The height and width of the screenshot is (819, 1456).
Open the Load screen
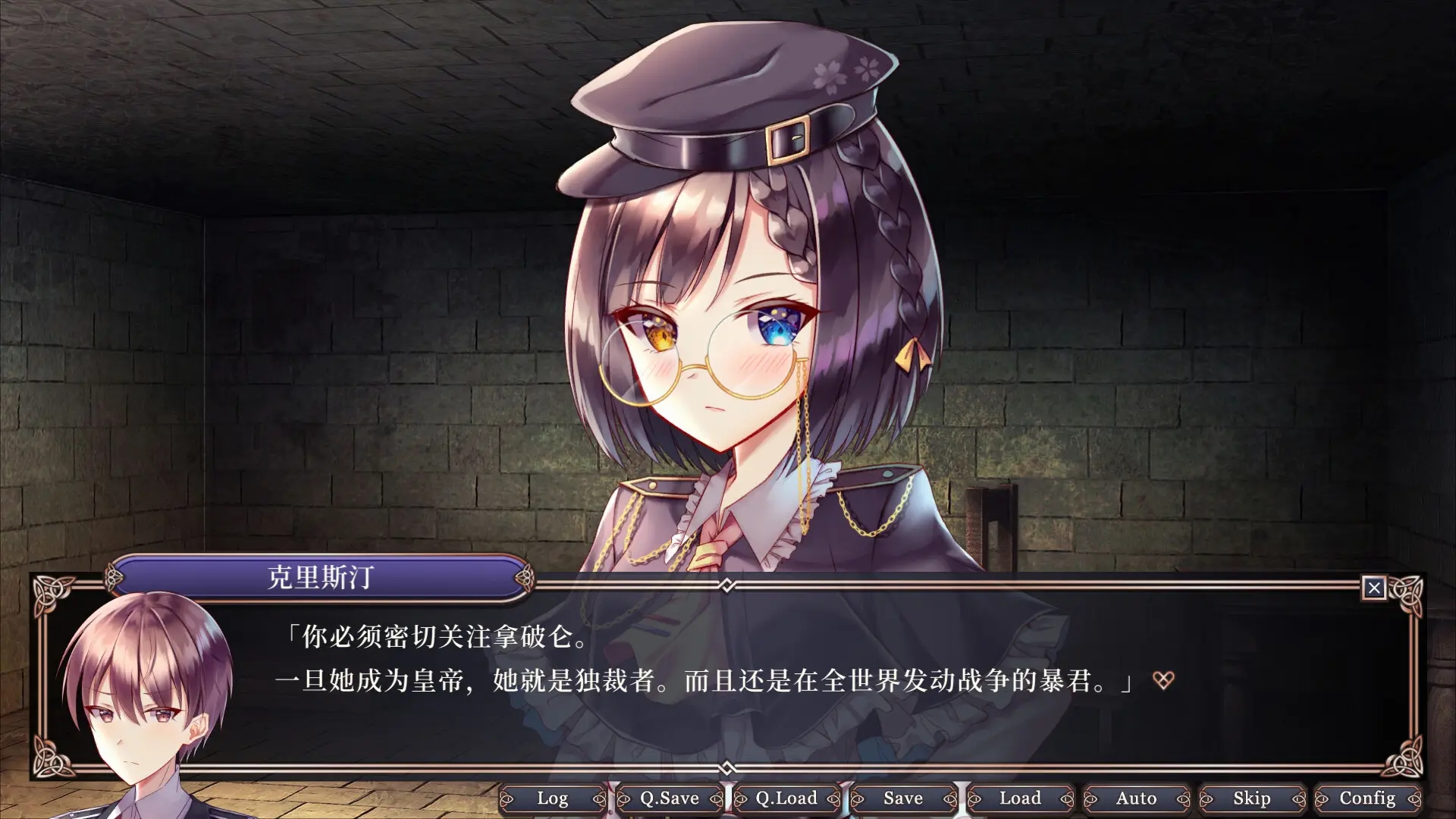[x=1021, y=799]
